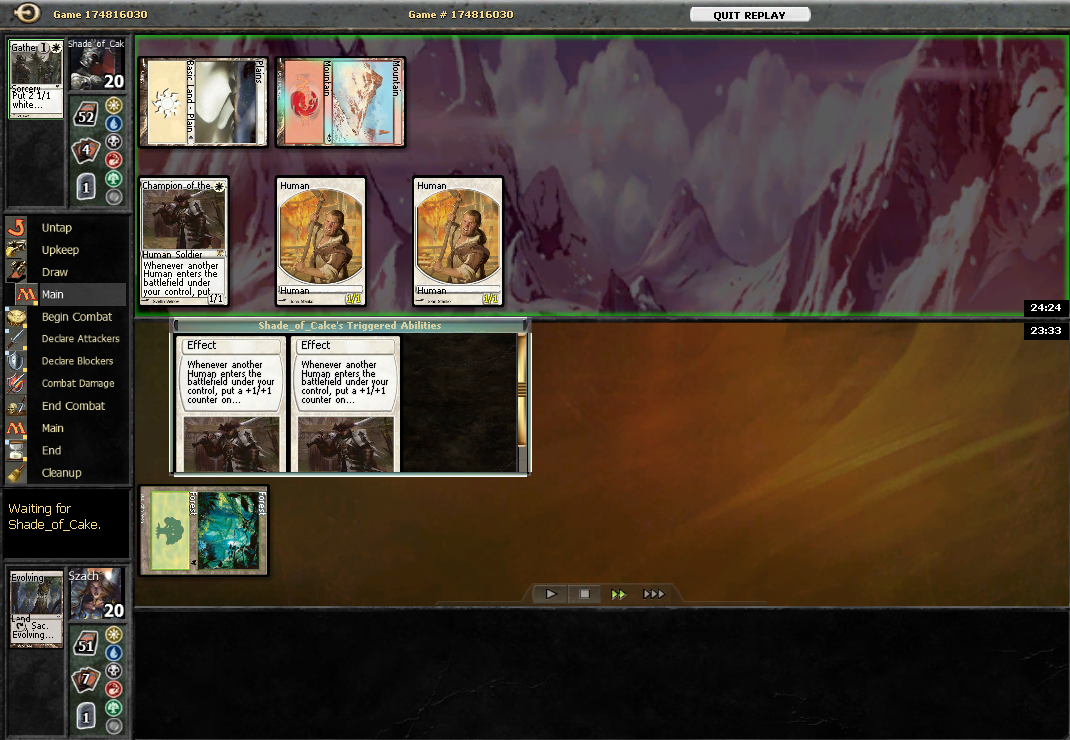Viewport: 1070px width, 740px height.
Task: Open the Gather the Townsfolk card preview
Action: (x=36, y=80)
